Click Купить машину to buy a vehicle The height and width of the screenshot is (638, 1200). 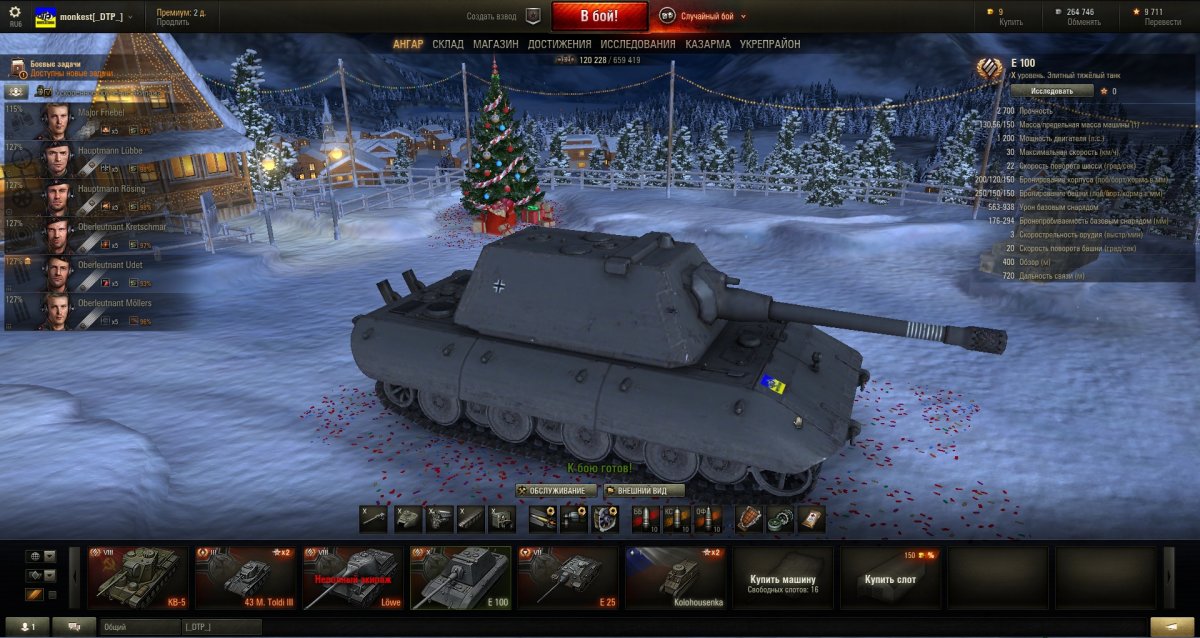tap(783, 578)
